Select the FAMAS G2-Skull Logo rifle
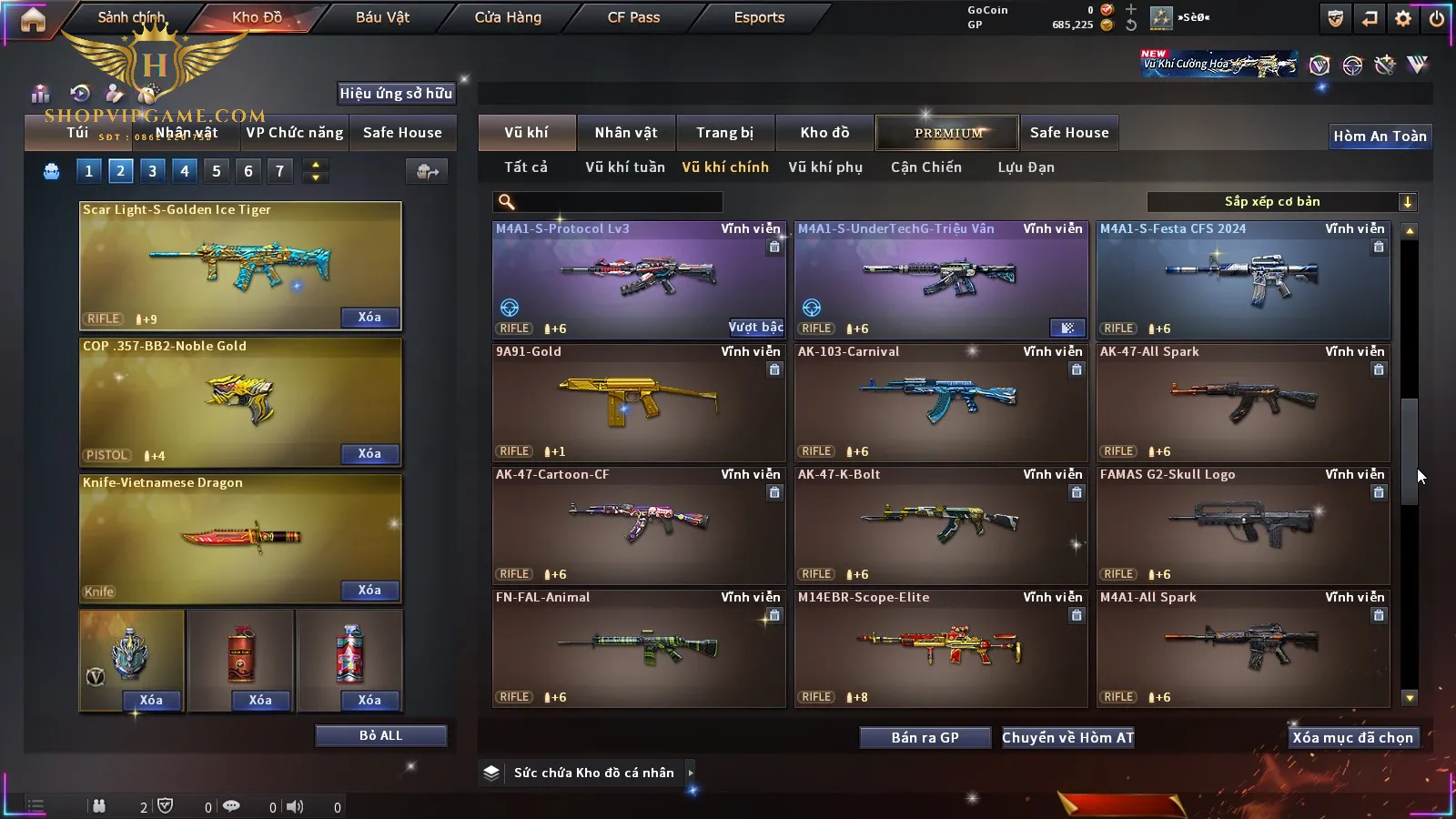Image resolution: width=1456 pixels, height=819 pixels. click(x=1243, y=525)
